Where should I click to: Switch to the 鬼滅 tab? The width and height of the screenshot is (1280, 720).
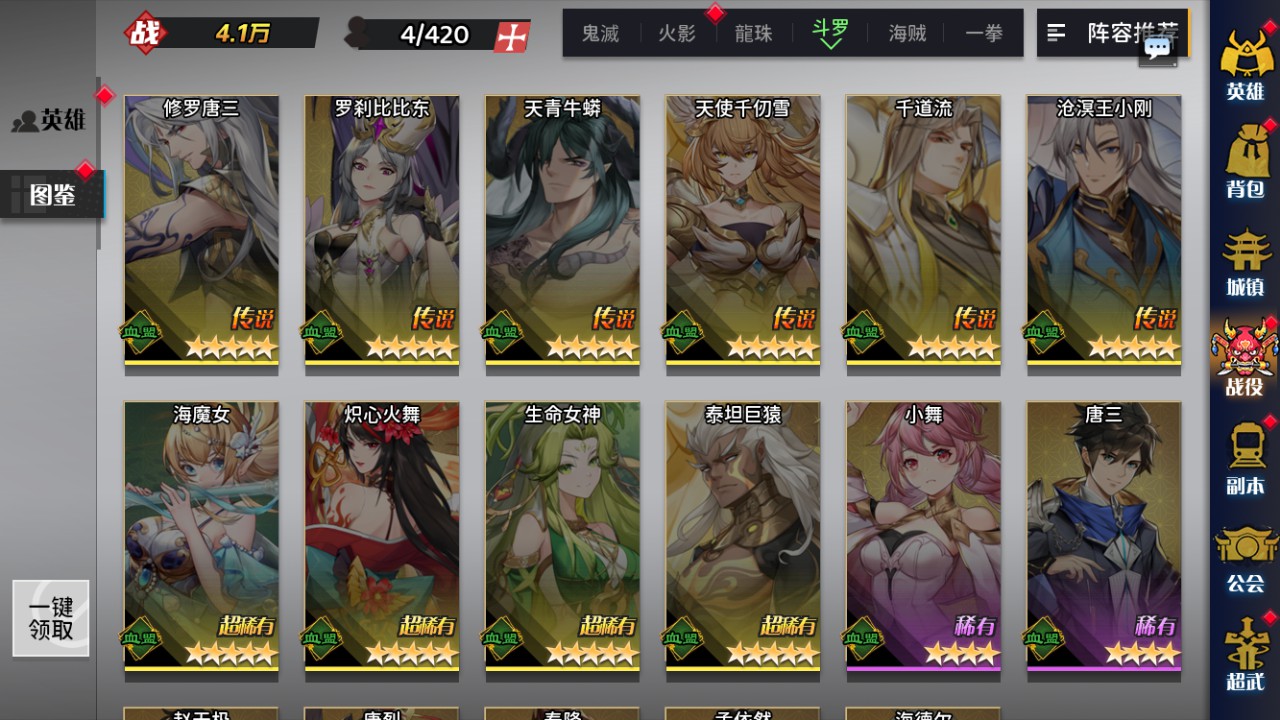[599, 33]
